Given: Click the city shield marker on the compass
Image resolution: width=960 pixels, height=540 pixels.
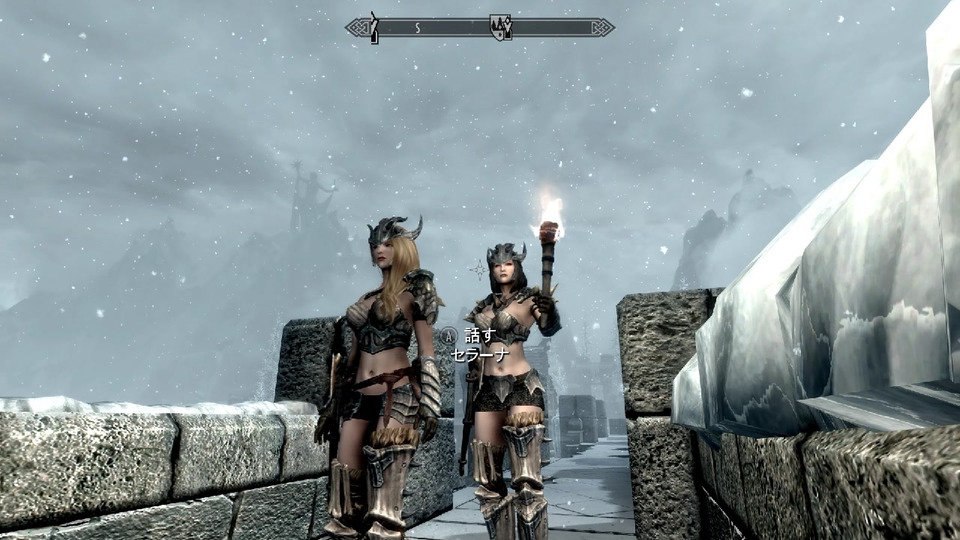Looking at the screenshot, I should (x=500, y=27).
